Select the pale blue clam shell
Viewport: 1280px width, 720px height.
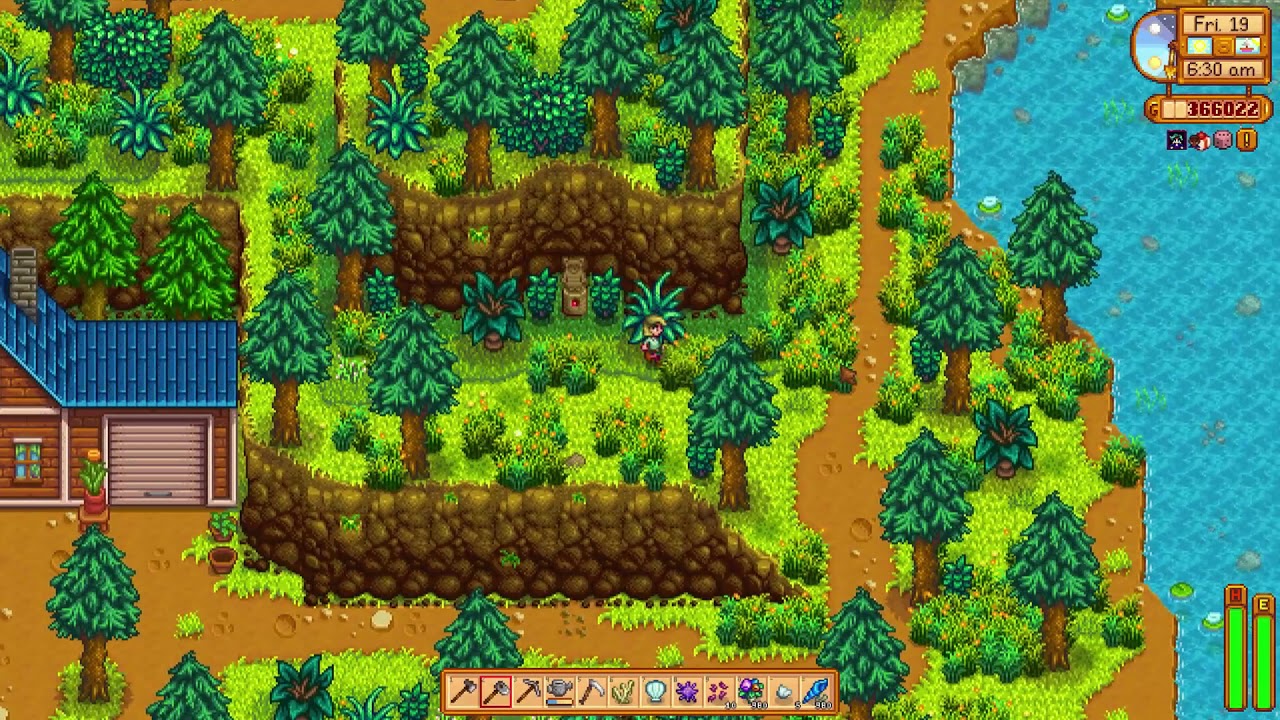[x=656, y=691]
